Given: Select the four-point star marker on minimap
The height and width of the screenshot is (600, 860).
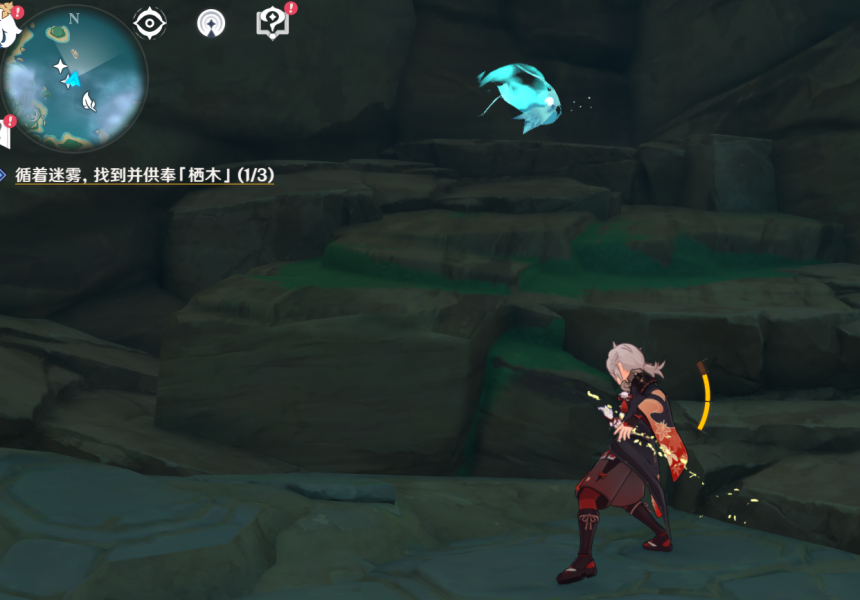Looking at the screenshot, I should [60, 67].
